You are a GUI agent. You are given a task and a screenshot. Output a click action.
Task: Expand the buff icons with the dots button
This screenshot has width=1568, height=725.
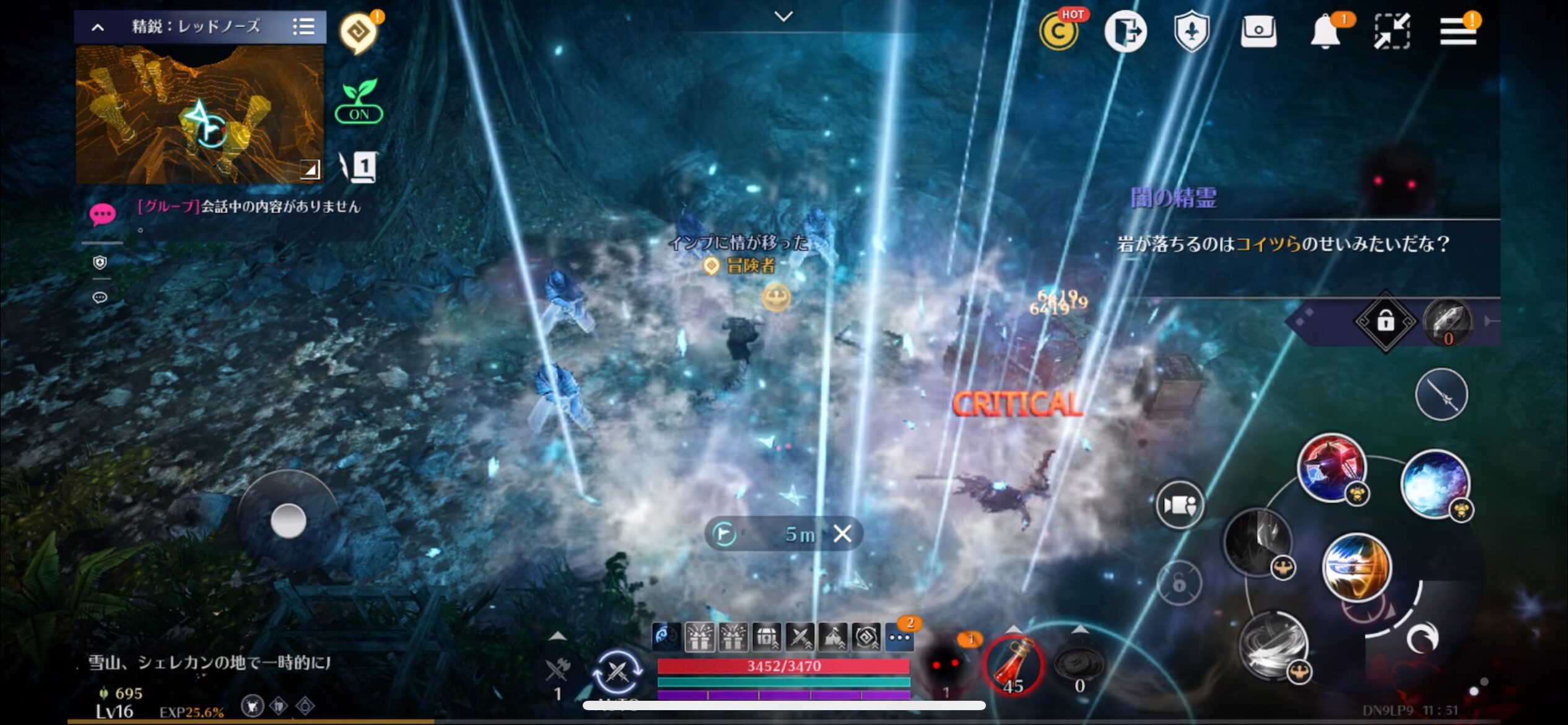click(899, 637)
